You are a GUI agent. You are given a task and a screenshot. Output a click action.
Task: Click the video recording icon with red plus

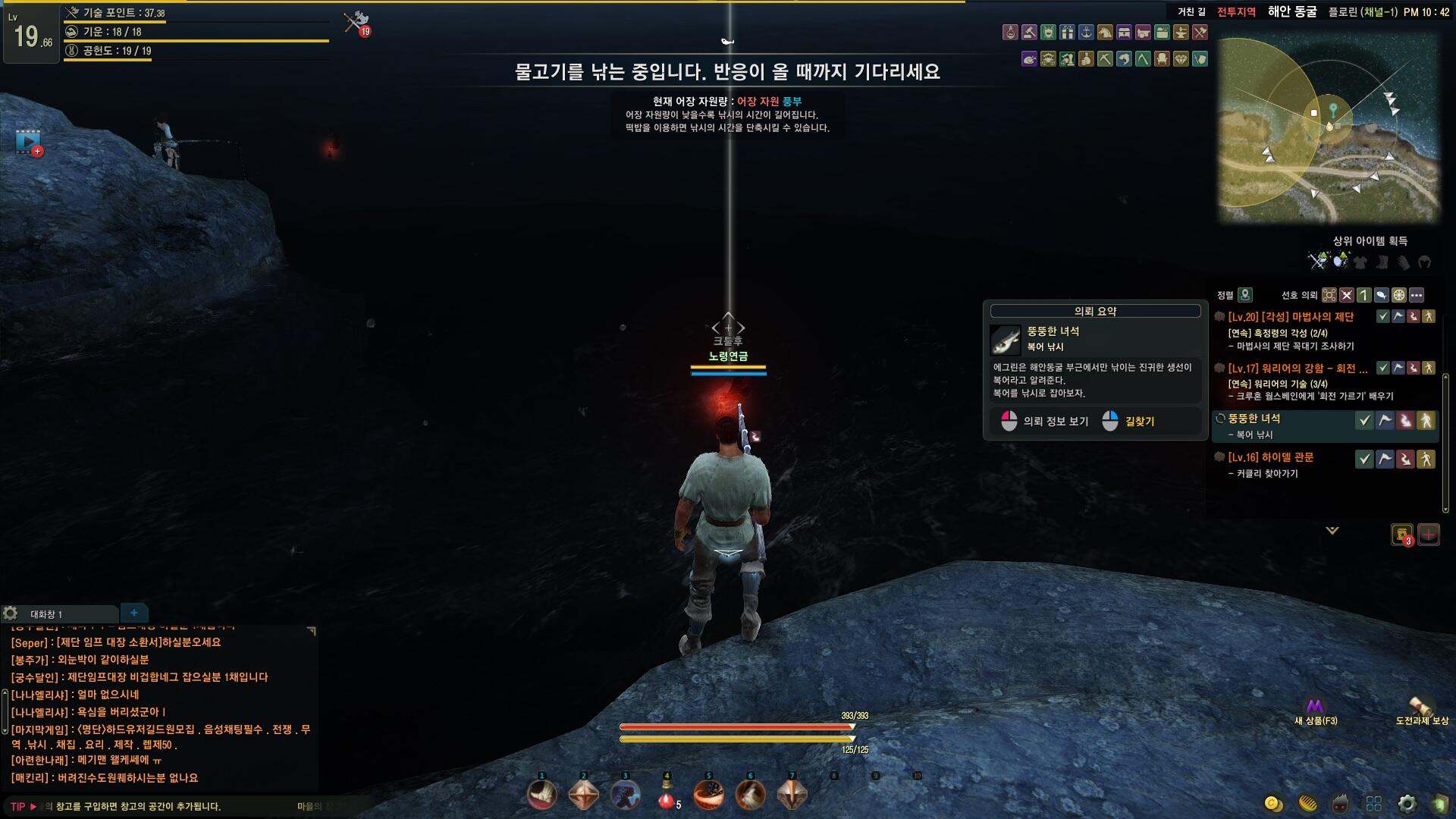click(x=29, y=142)
